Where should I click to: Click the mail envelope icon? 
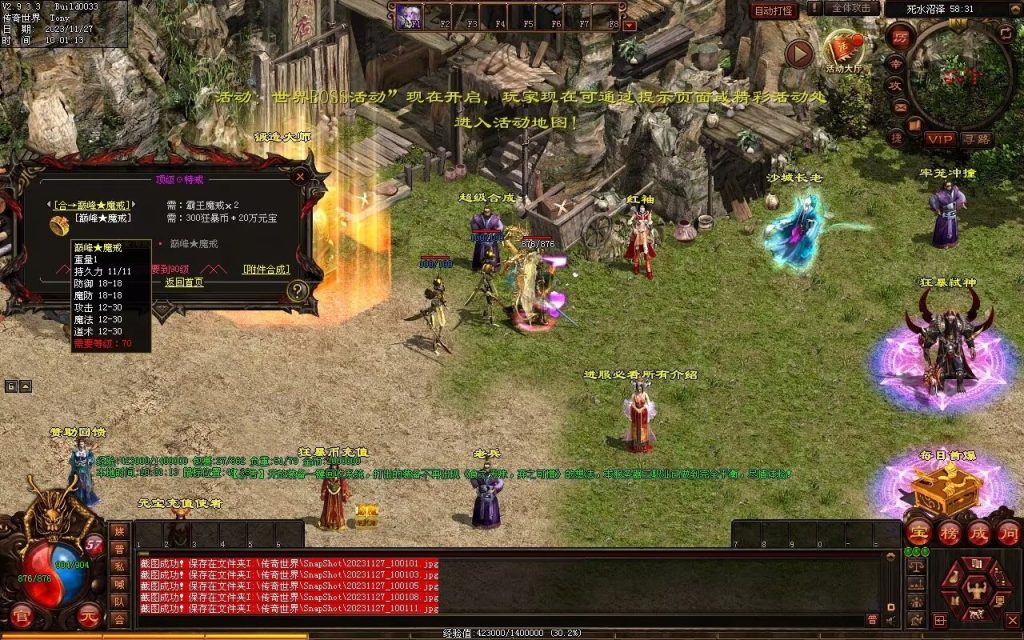click(x=900, y=105)
